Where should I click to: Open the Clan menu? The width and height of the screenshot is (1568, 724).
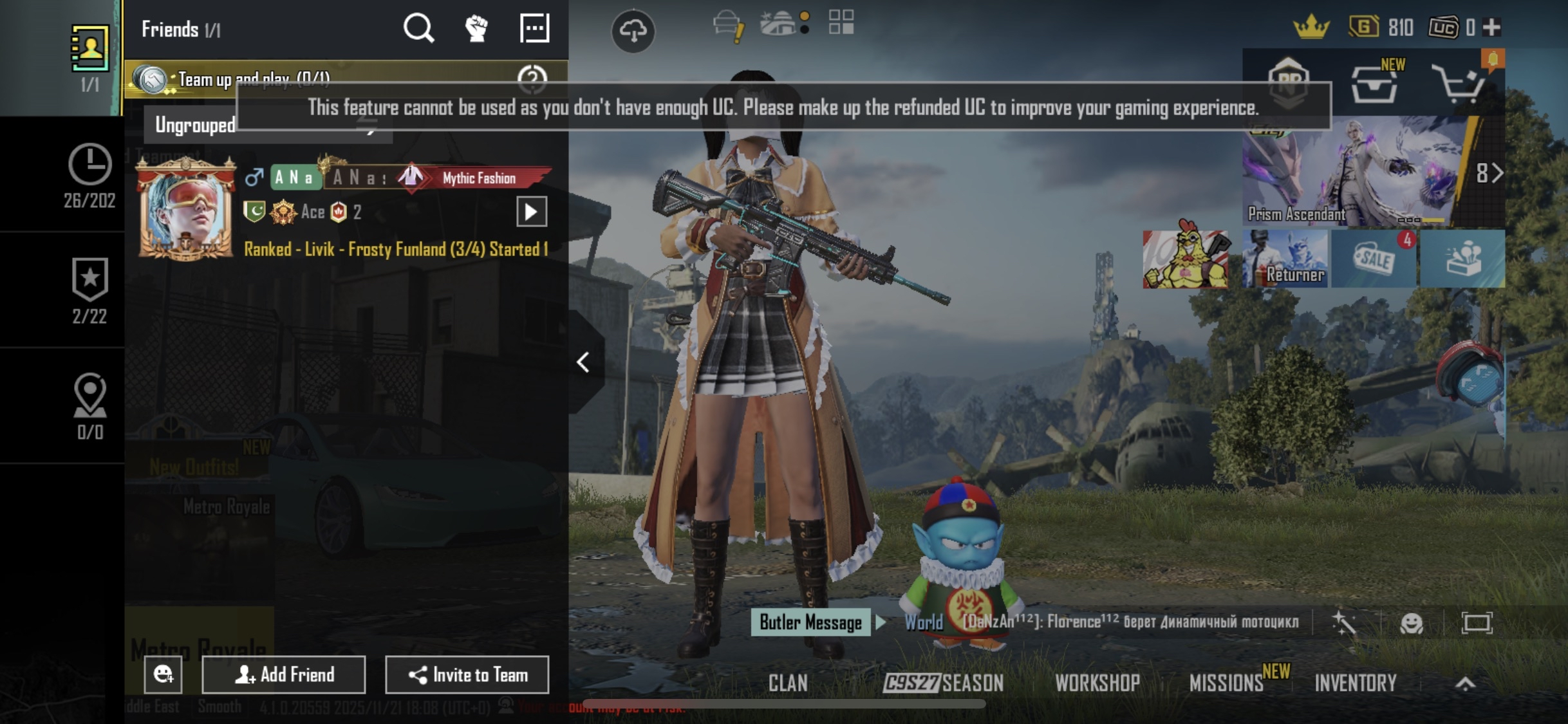click(x=788, y=683)
